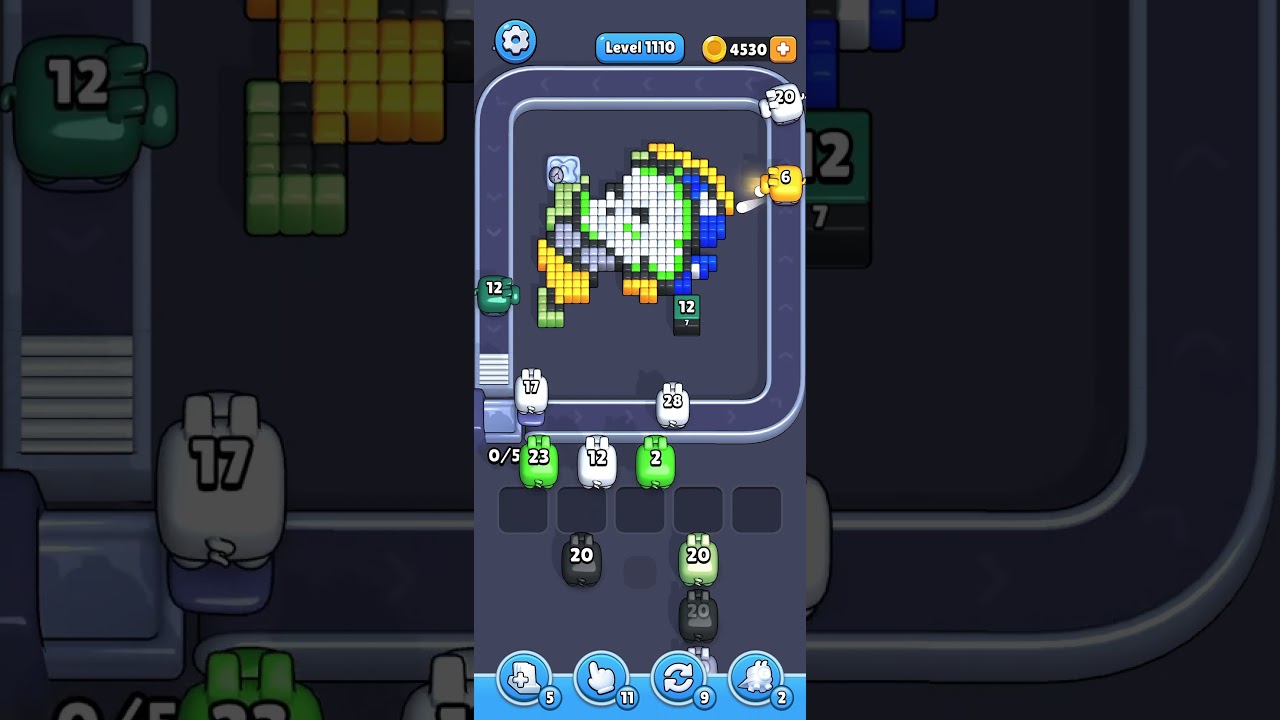Tap the green glove numbered 2

click(x=655, y=460)
